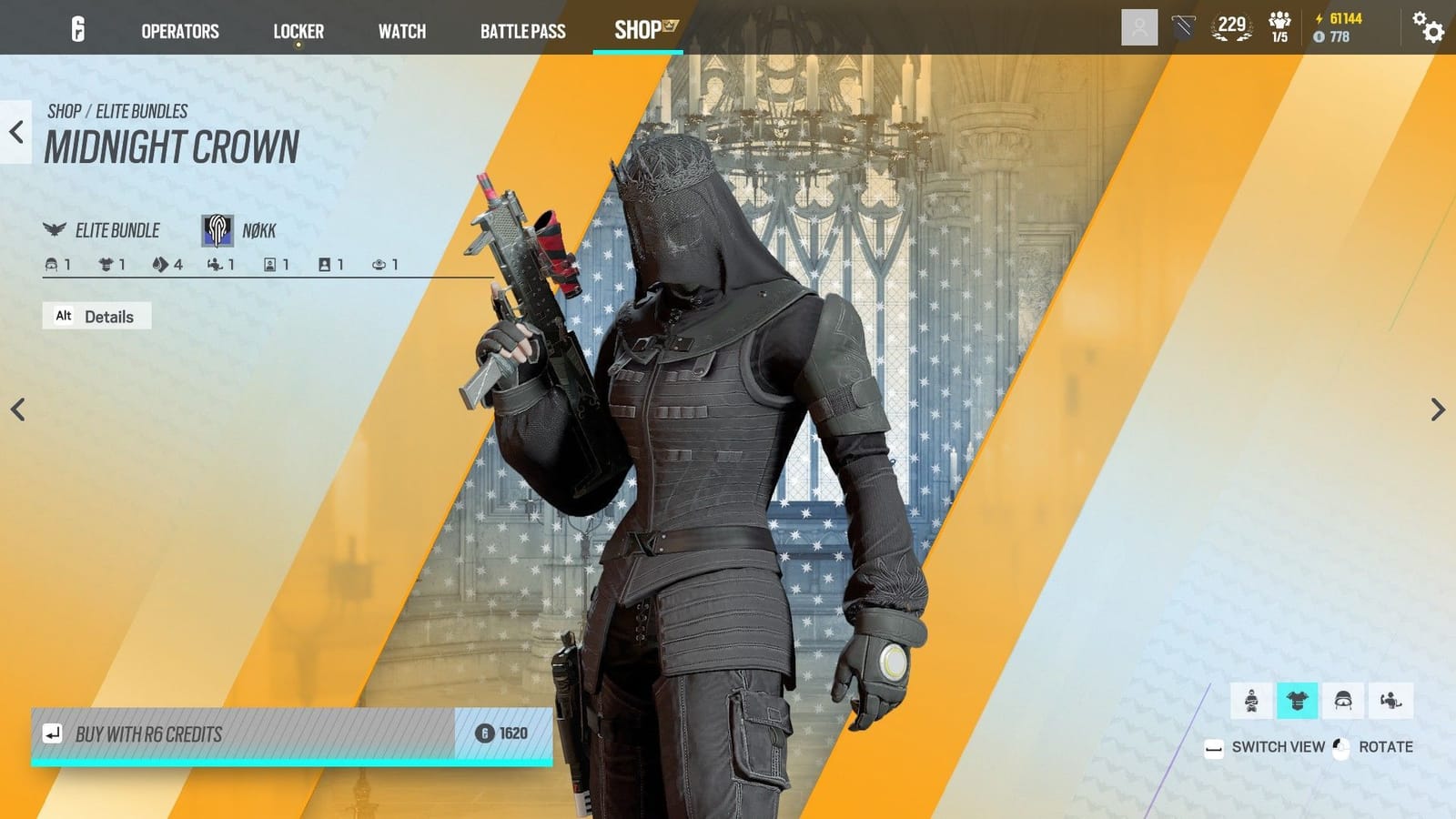Screen dimensions: 1456x819
Task: Open the LOCKER menu item
Action: point(298,31)
